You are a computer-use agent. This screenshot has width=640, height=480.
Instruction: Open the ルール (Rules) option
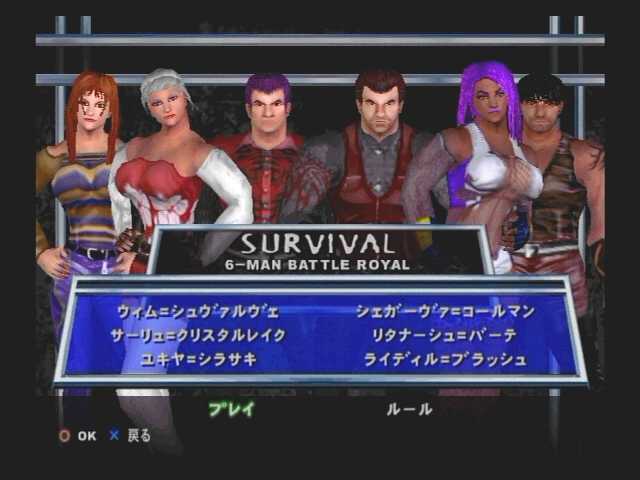click(410, 409)
